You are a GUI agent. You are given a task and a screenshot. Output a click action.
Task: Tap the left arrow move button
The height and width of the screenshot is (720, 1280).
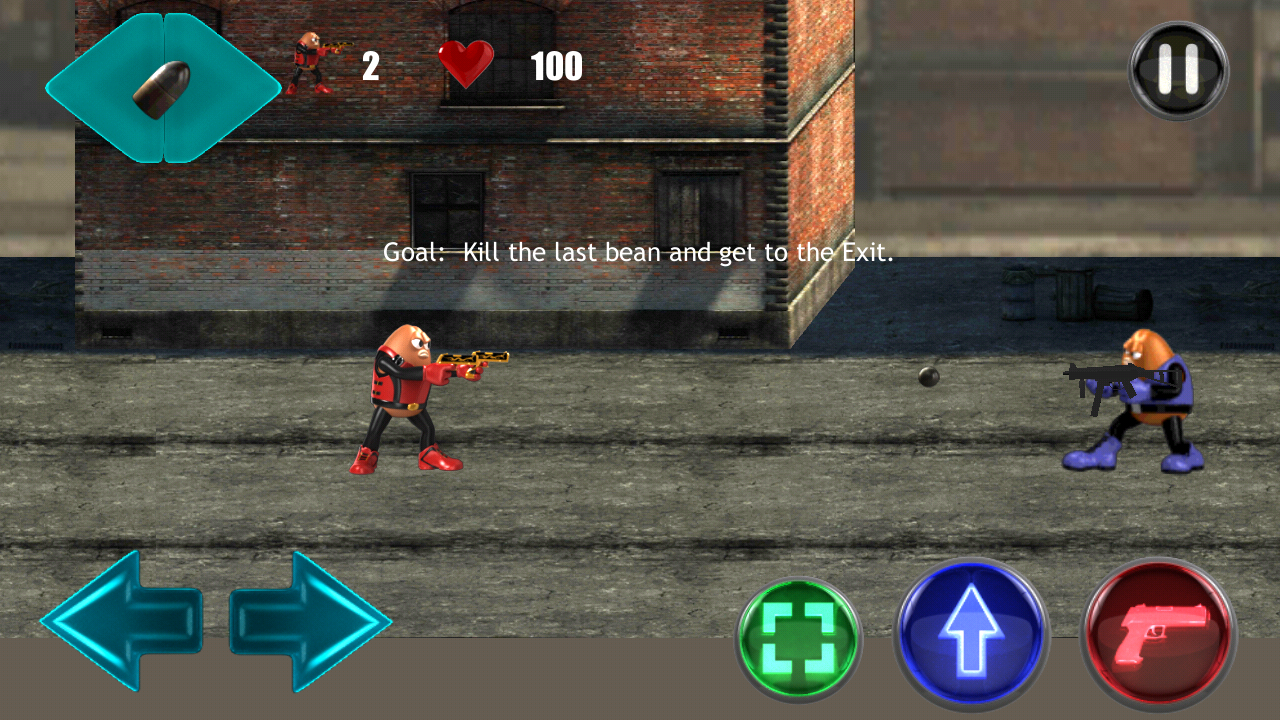[x=121, y=620]
